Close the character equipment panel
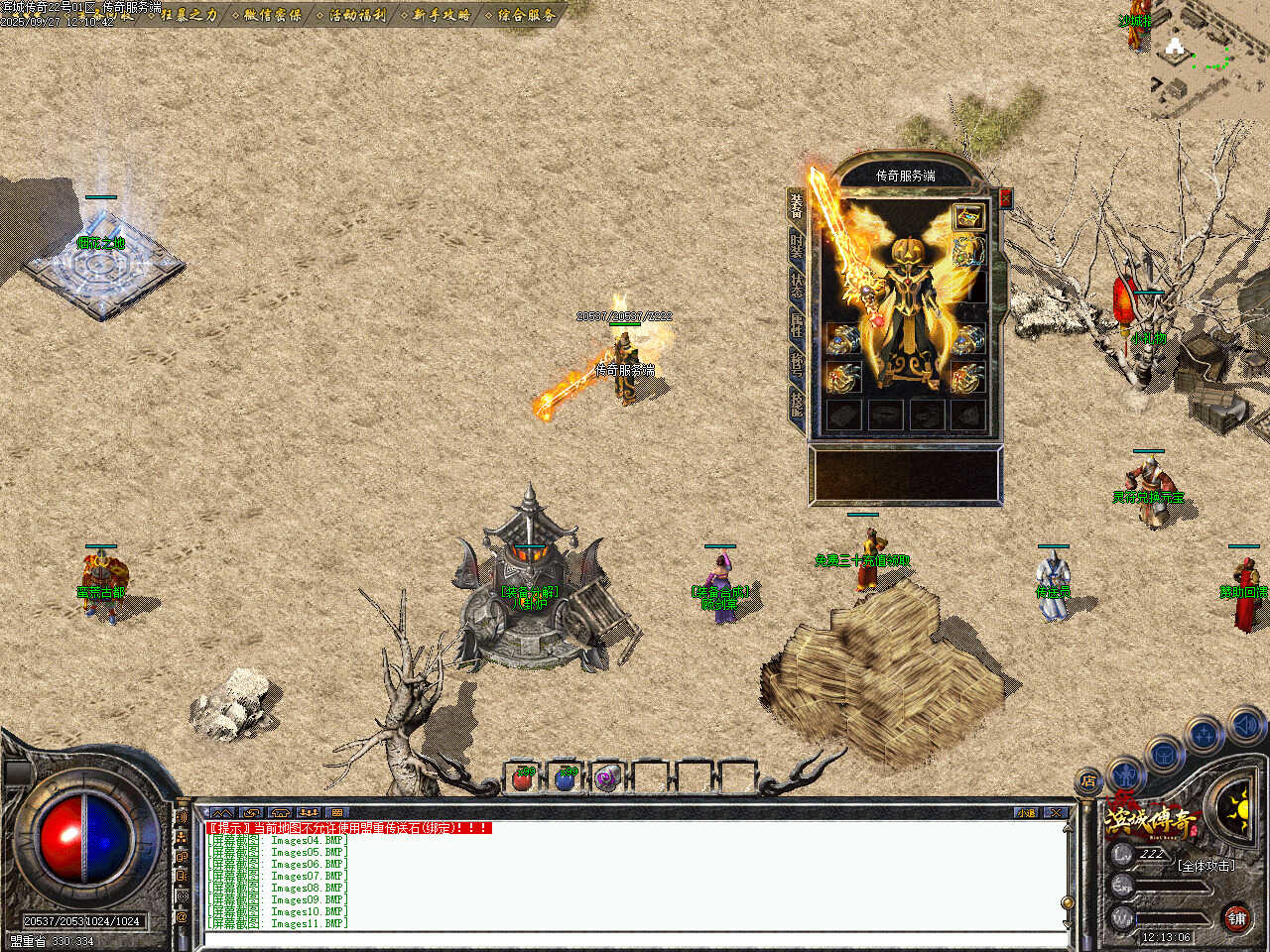The width and height of the screenshot is (1270, 952). pyautogui.click(x=1005, y=199)
